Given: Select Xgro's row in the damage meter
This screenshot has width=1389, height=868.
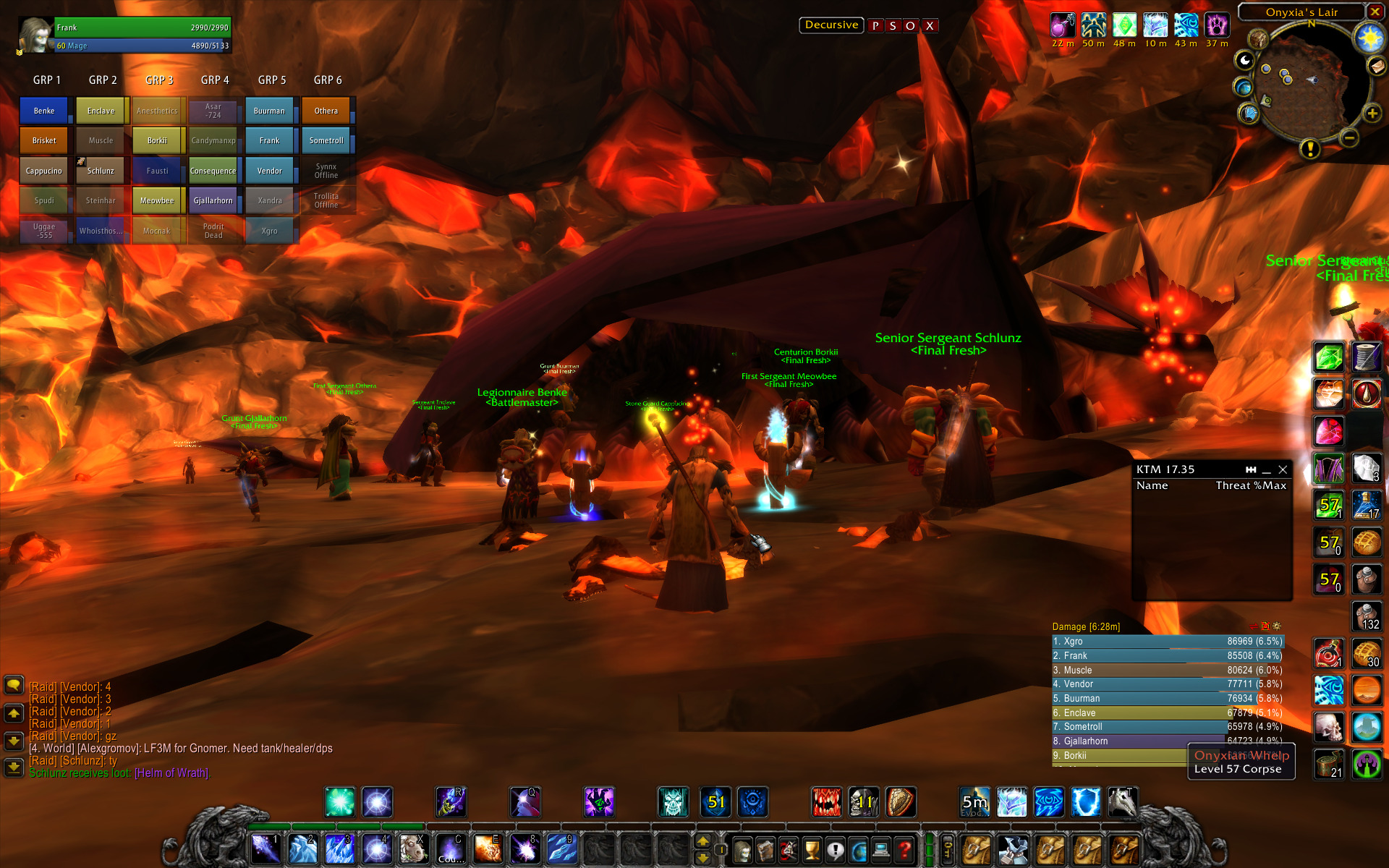Looking at the screenshot, I should pos(1167,642).
